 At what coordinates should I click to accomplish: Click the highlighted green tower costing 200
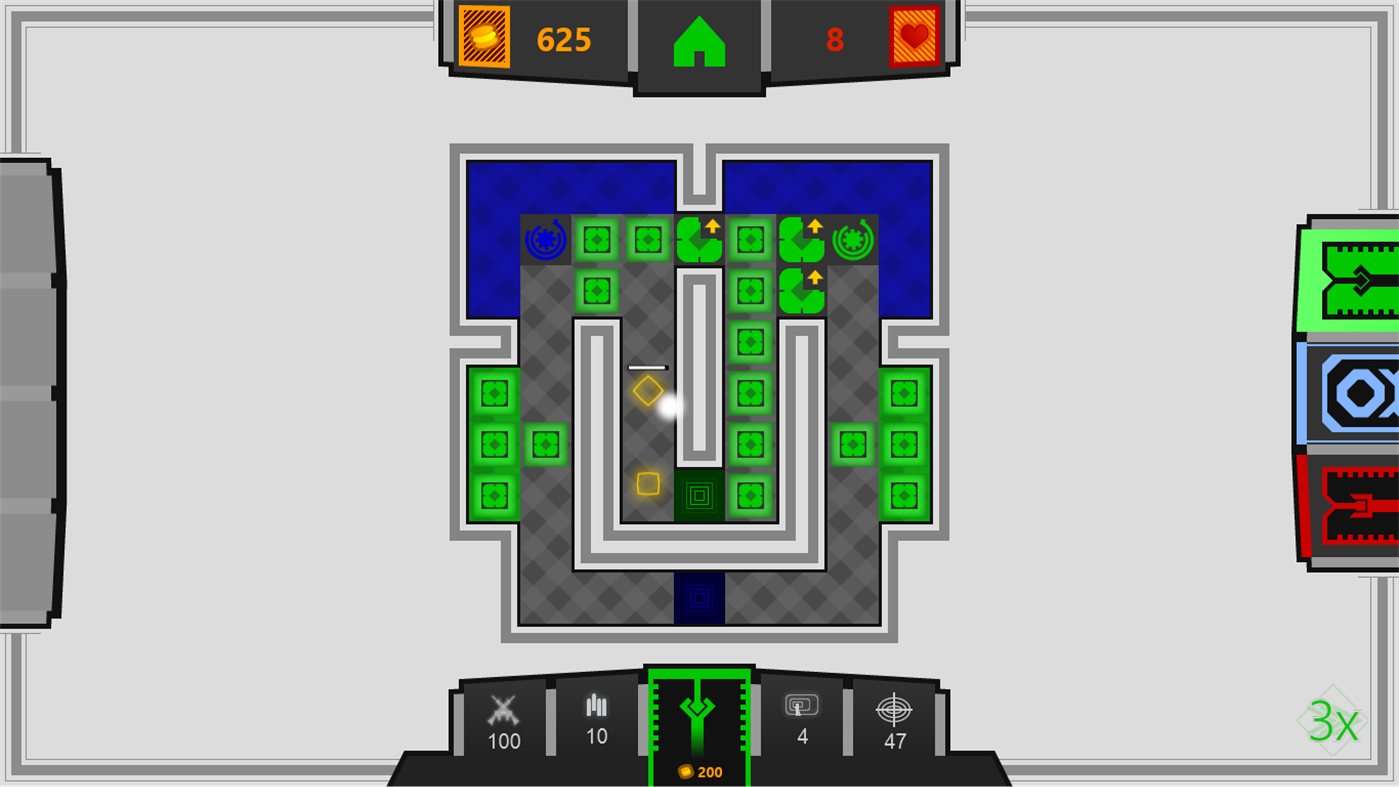(699, 720)
